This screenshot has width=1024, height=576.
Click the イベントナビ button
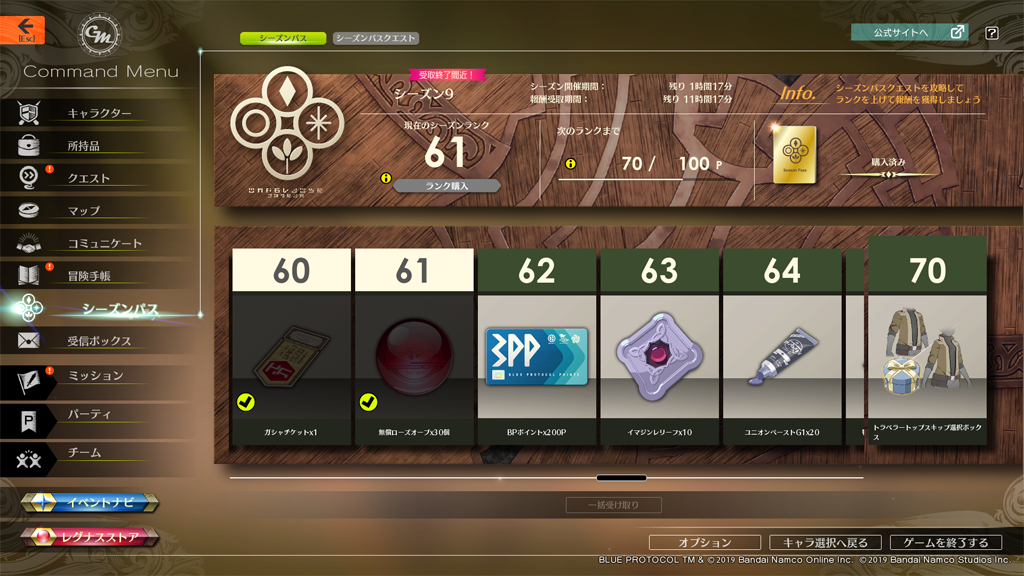point(91,503)
